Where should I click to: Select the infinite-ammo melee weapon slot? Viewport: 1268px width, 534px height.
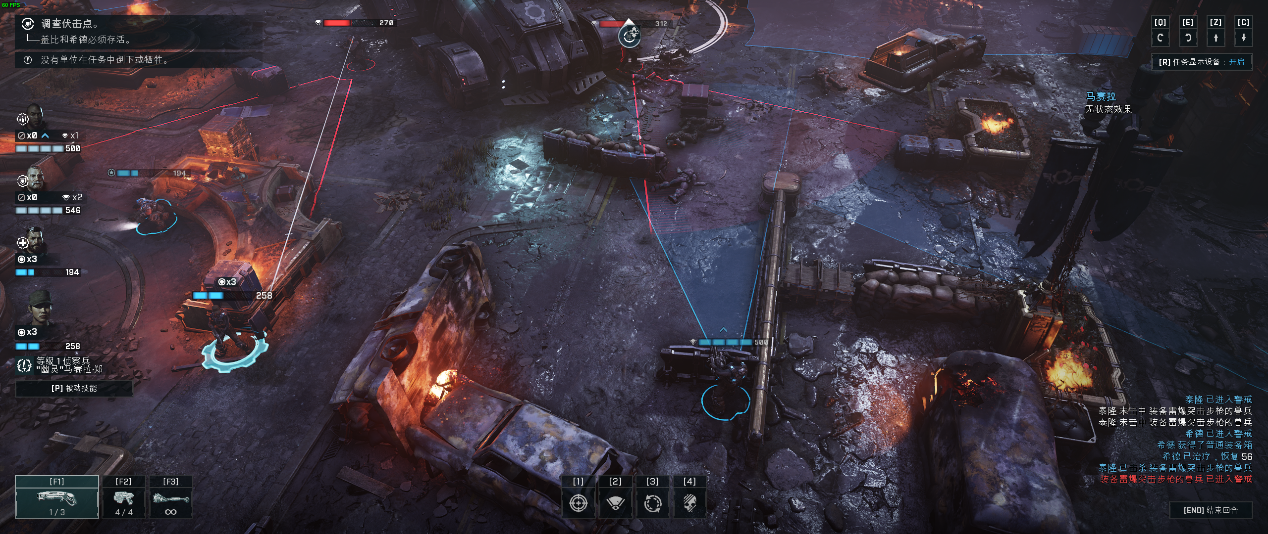[x=170, y=497]
